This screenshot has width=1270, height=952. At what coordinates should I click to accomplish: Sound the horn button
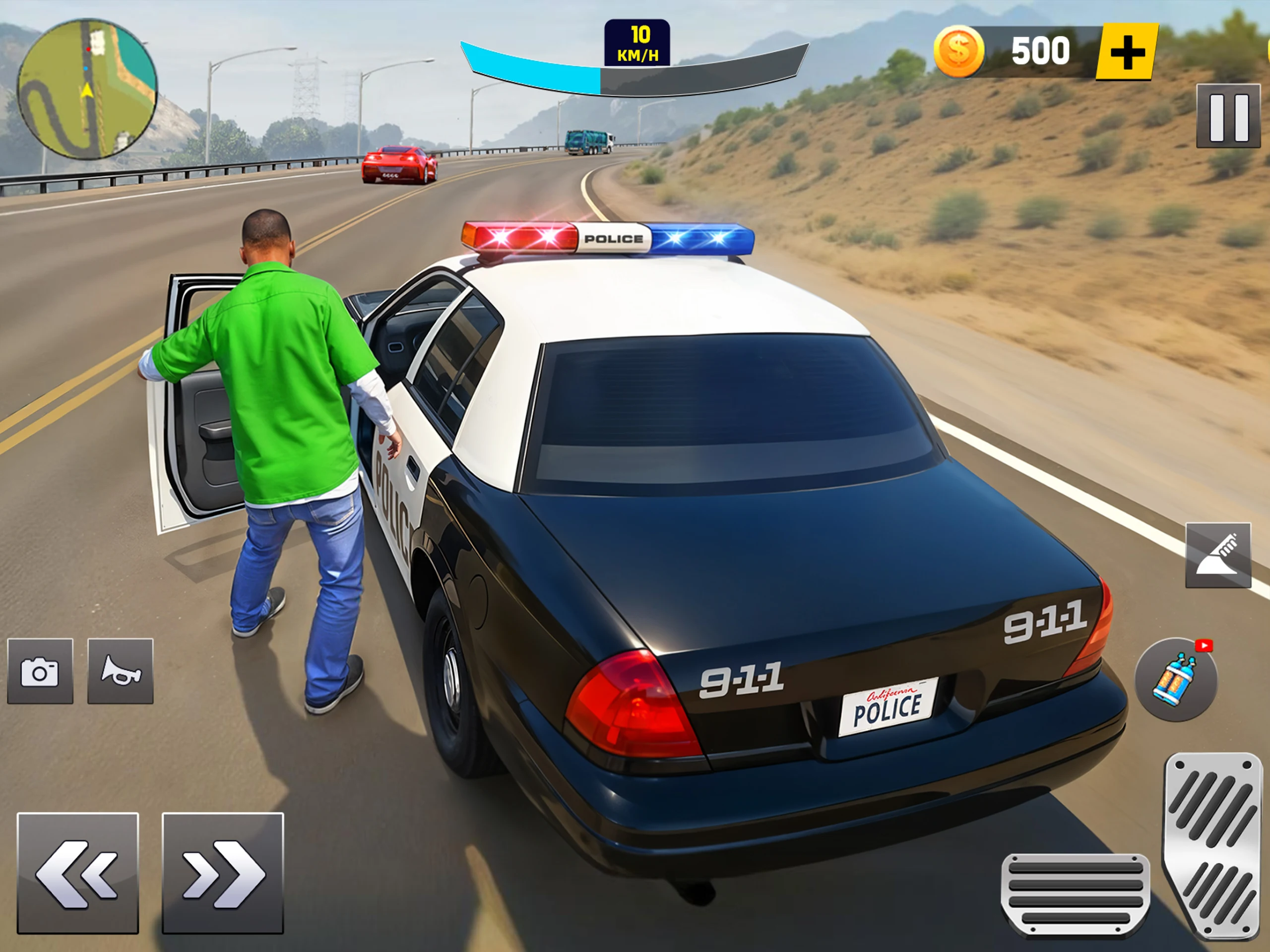tap(121, 671)
